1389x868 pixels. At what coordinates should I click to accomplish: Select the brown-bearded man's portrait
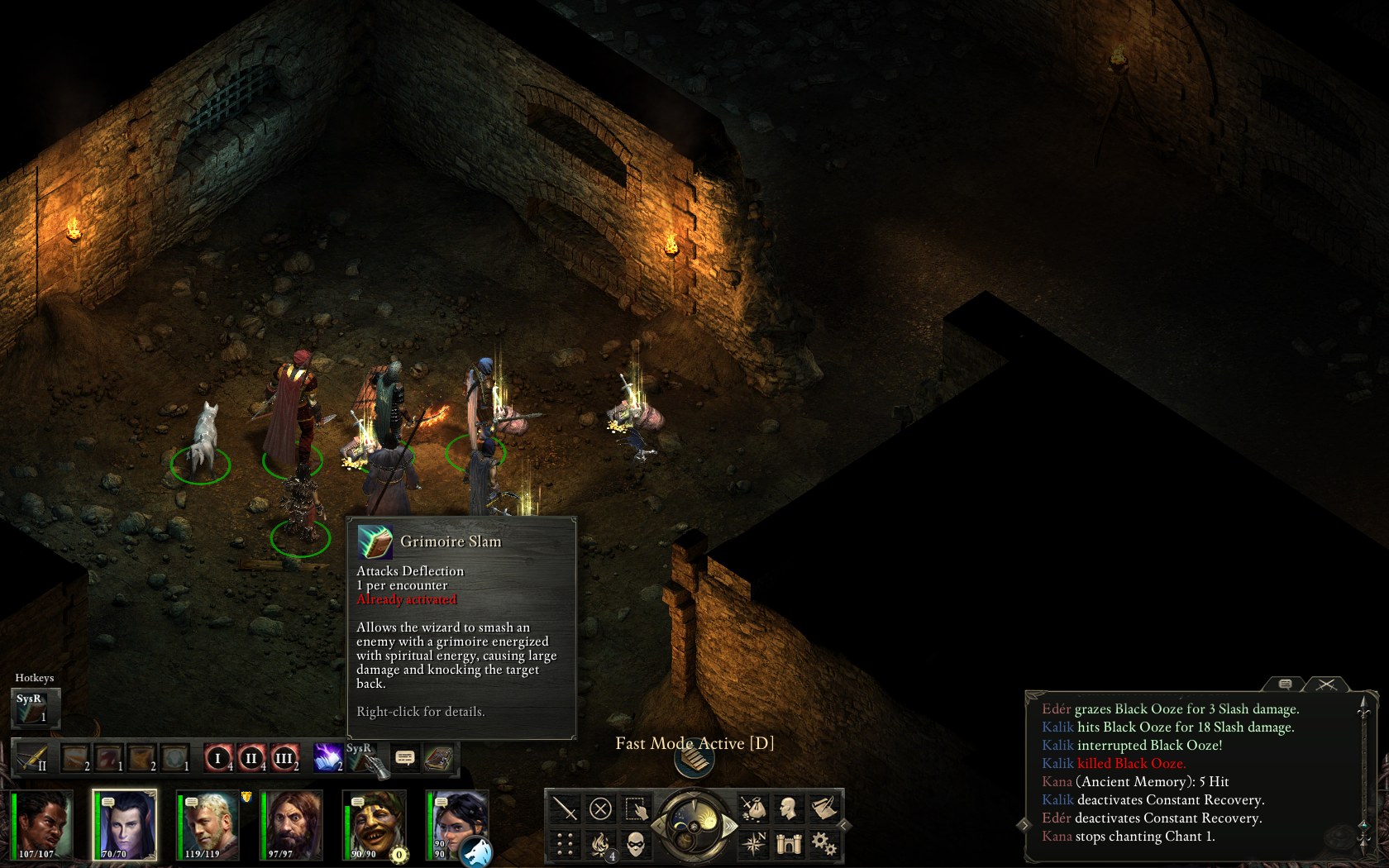pyautogui.click(x=292, y=825)
